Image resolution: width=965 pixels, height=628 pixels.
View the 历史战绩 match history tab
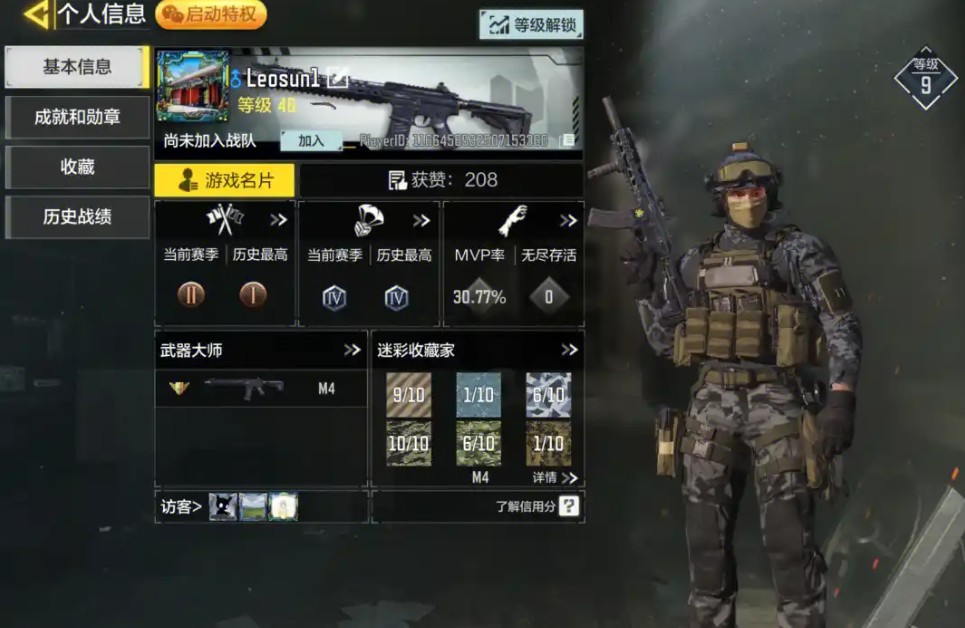click(77, 217)
